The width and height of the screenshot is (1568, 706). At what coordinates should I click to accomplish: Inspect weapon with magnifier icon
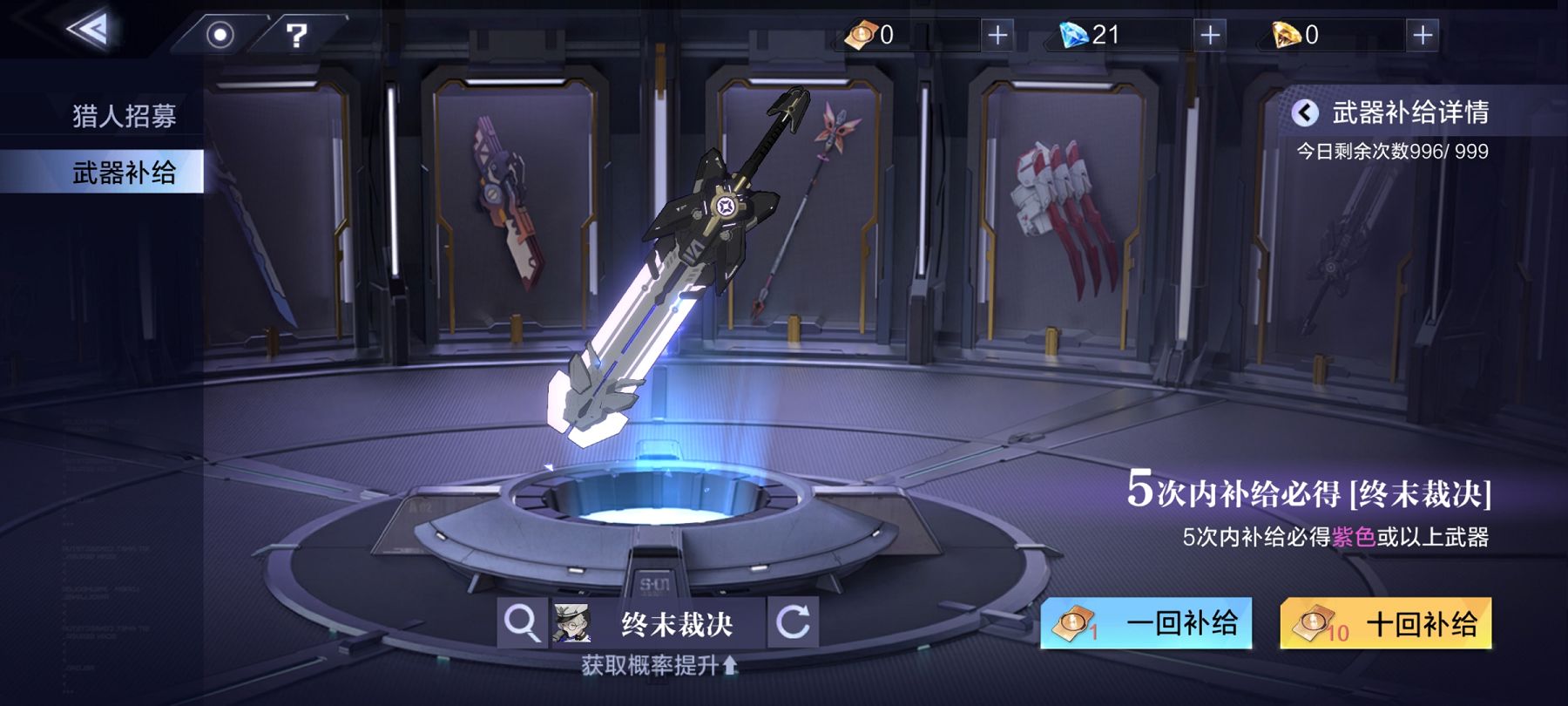522,622
